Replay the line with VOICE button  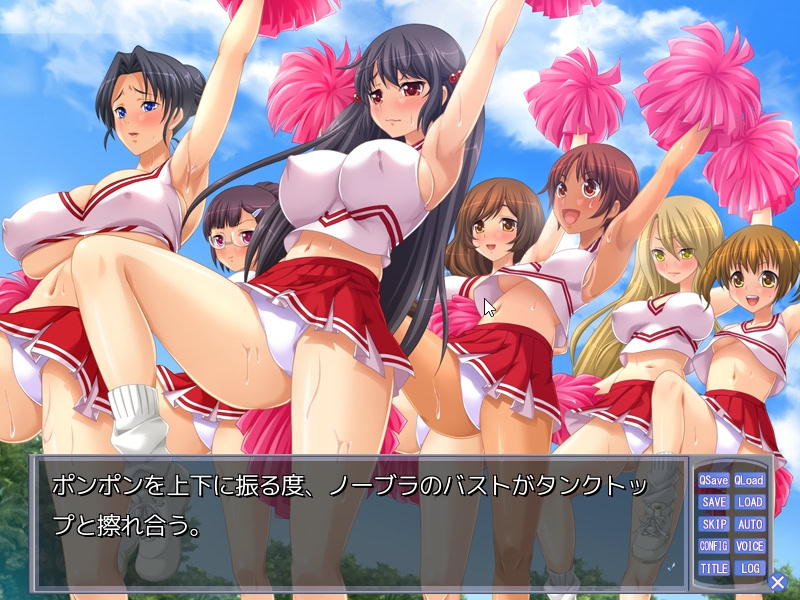pyautogui.click(x=749, y=547)
